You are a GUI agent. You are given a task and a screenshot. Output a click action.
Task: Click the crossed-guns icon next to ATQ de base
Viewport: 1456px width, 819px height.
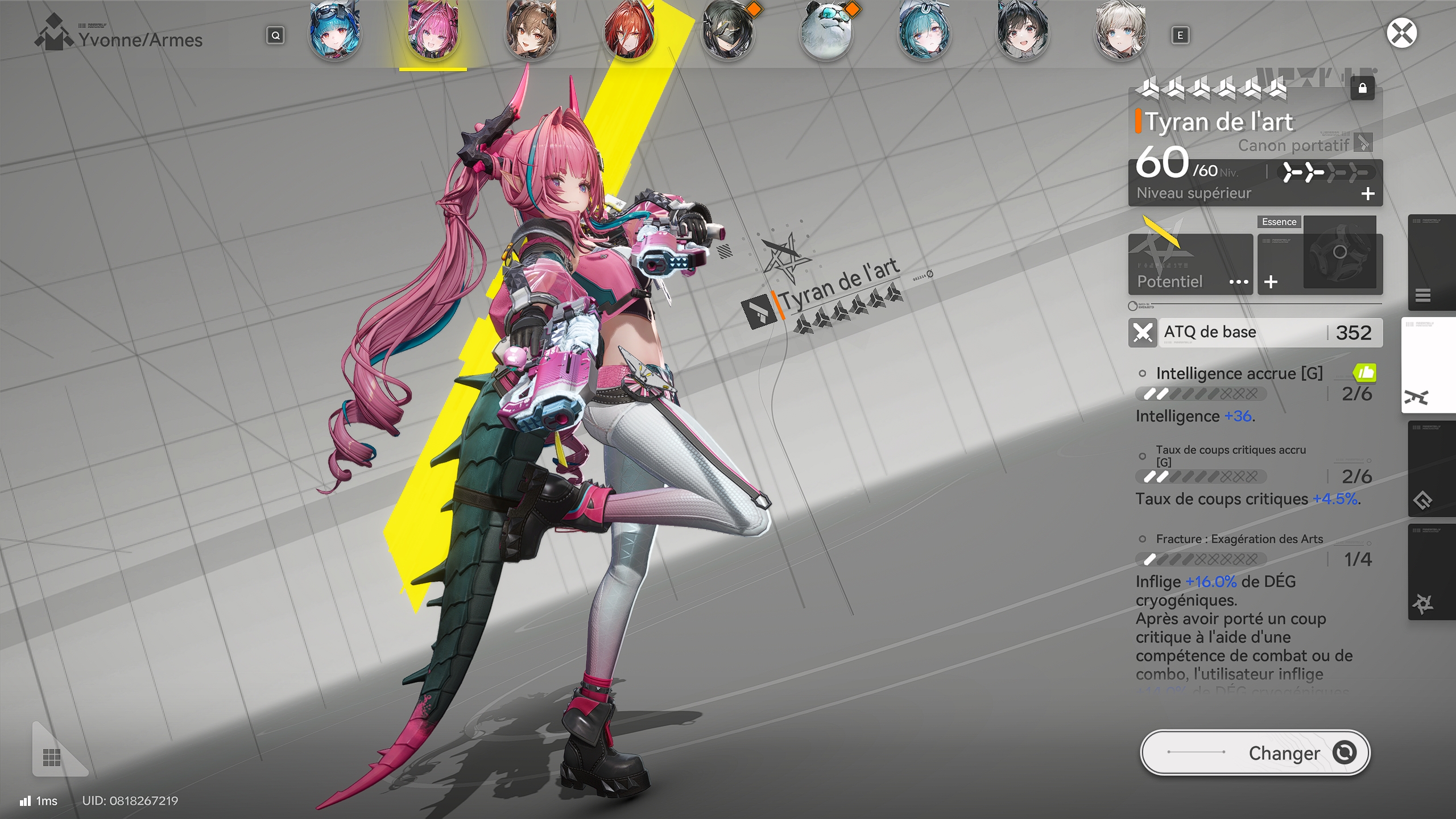click(x=1143, y=332)
